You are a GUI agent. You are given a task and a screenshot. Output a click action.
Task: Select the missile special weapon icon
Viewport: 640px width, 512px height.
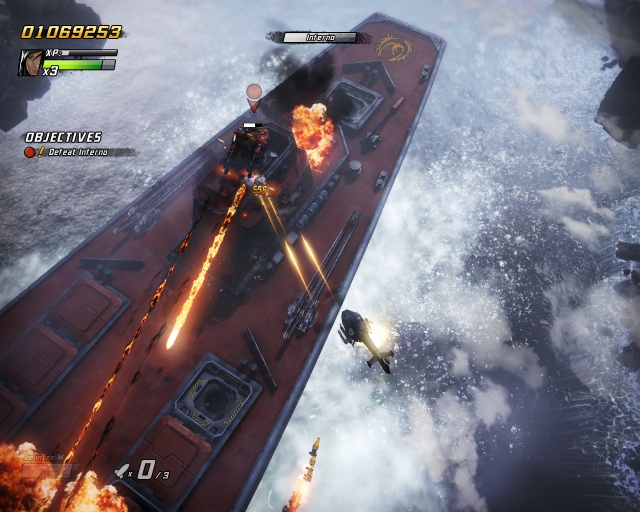tap(122, 470)
